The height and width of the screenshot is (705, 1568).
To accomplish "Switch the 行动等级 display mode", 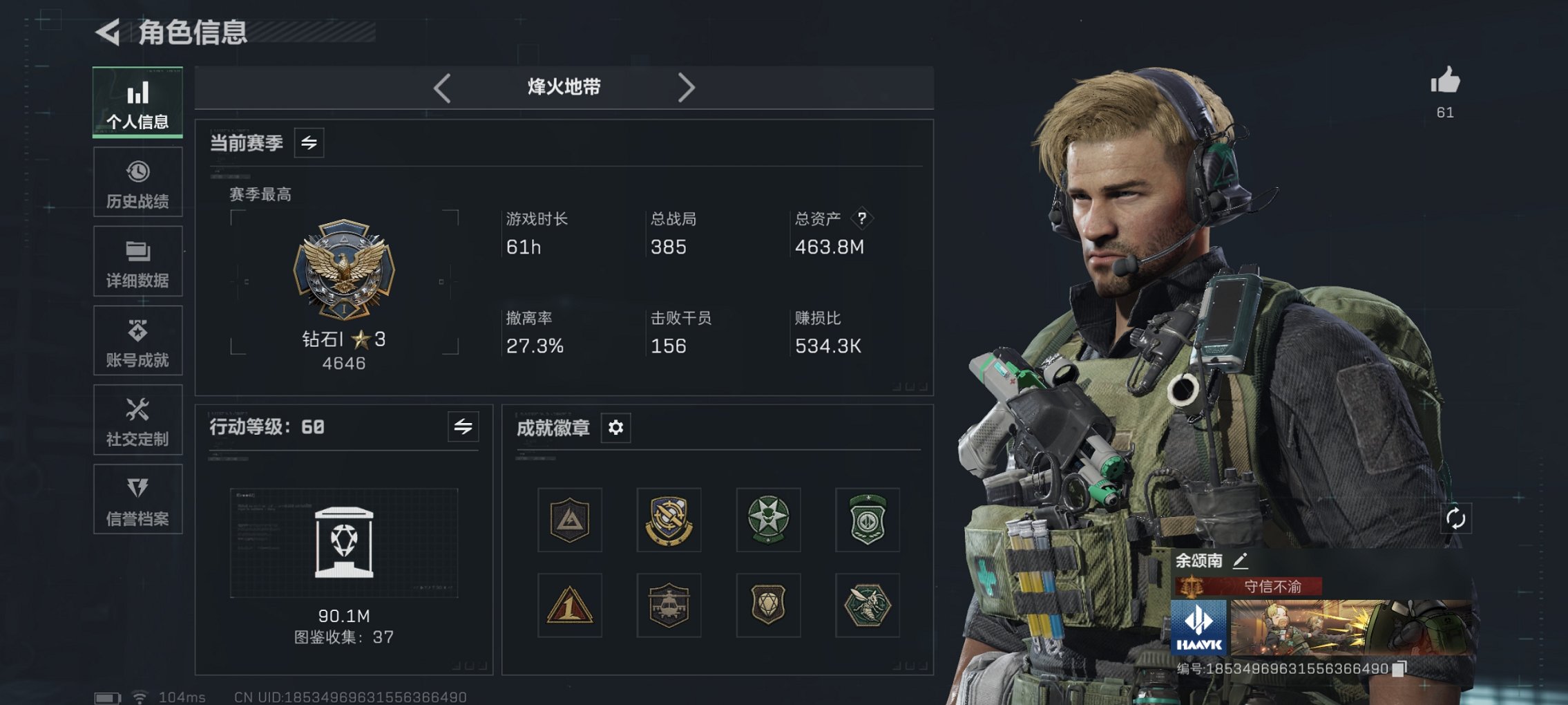I will pyautogui.click(x=463, y=427).
